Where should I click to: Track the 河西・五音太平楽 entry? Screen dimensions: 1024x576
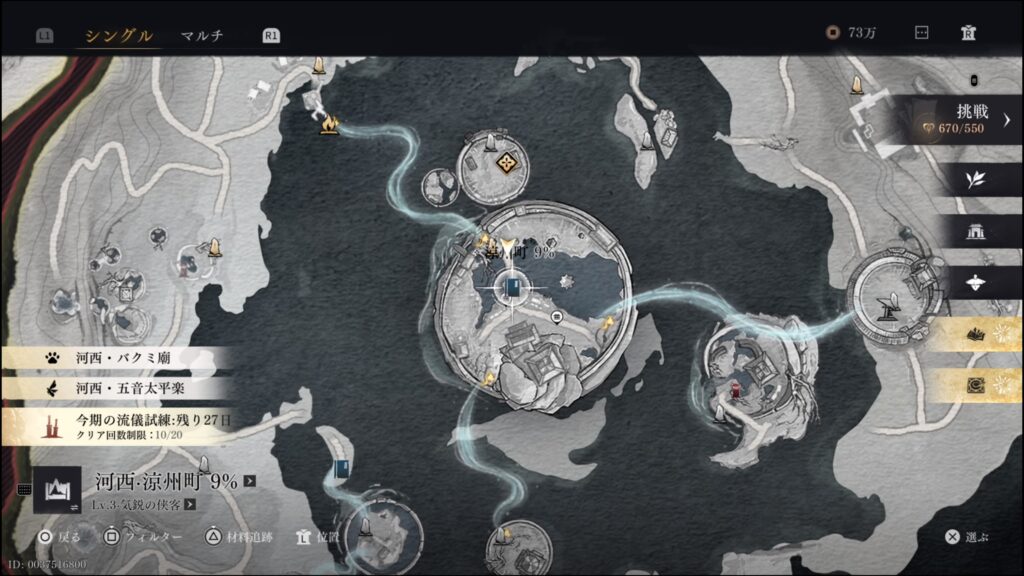(x=120, y=388)
